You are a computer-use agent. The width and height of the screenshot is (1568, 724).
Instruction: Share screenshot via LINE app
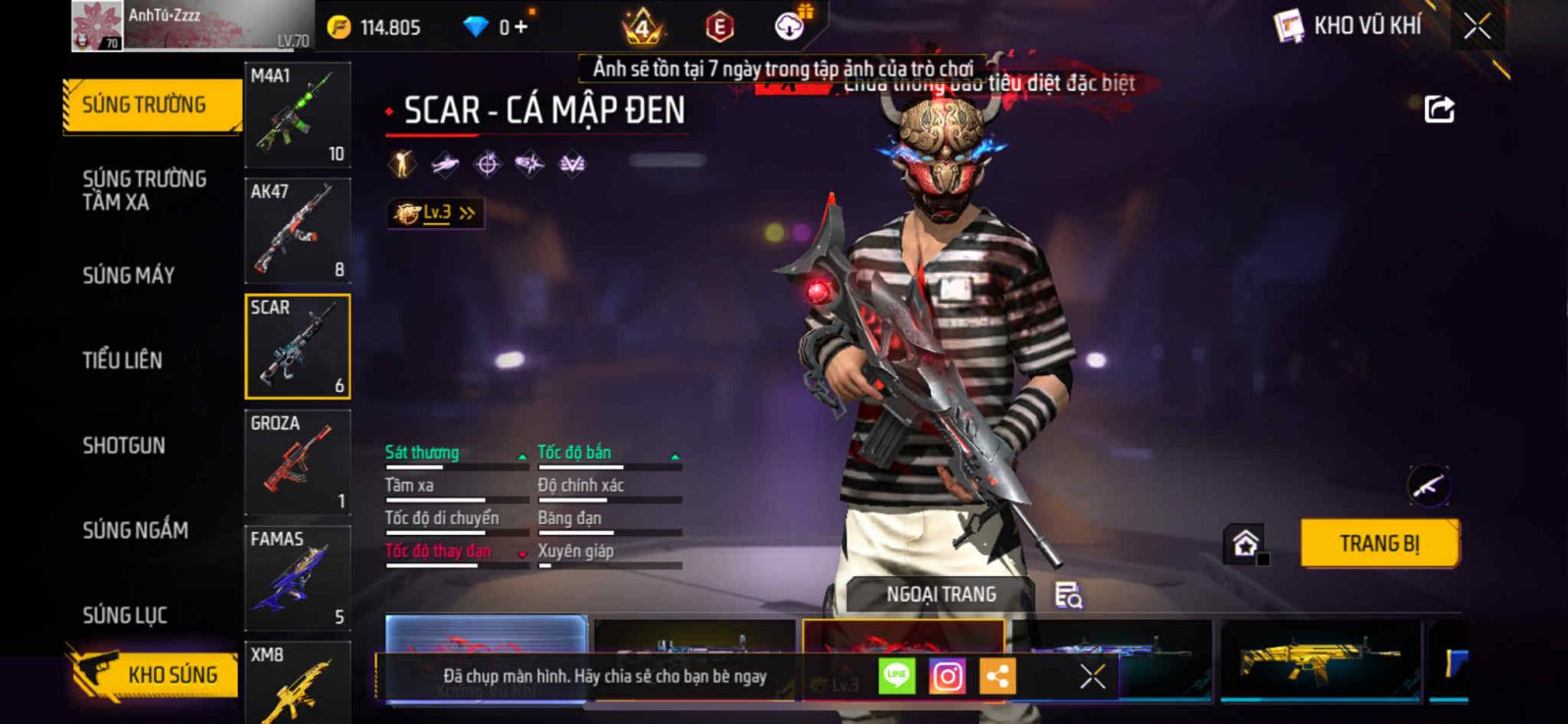pos(897,676)
